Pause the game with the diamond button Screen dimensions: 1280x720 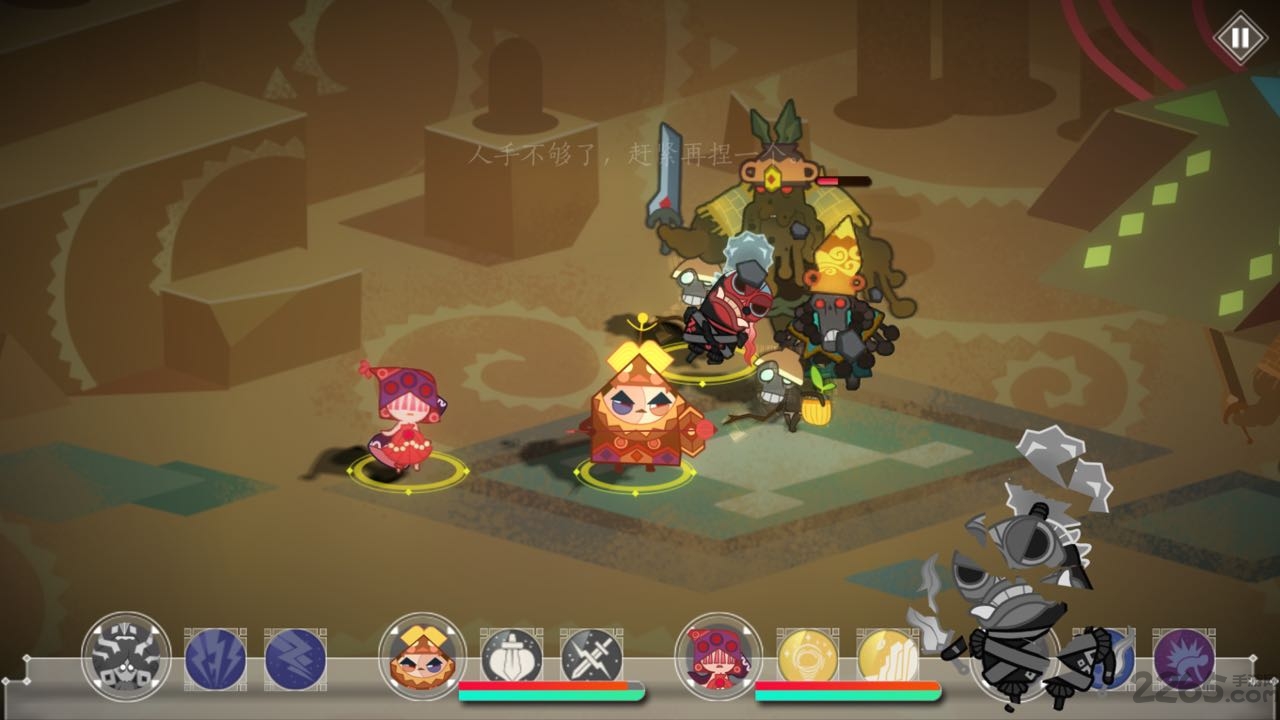(x=1240, y=38)
